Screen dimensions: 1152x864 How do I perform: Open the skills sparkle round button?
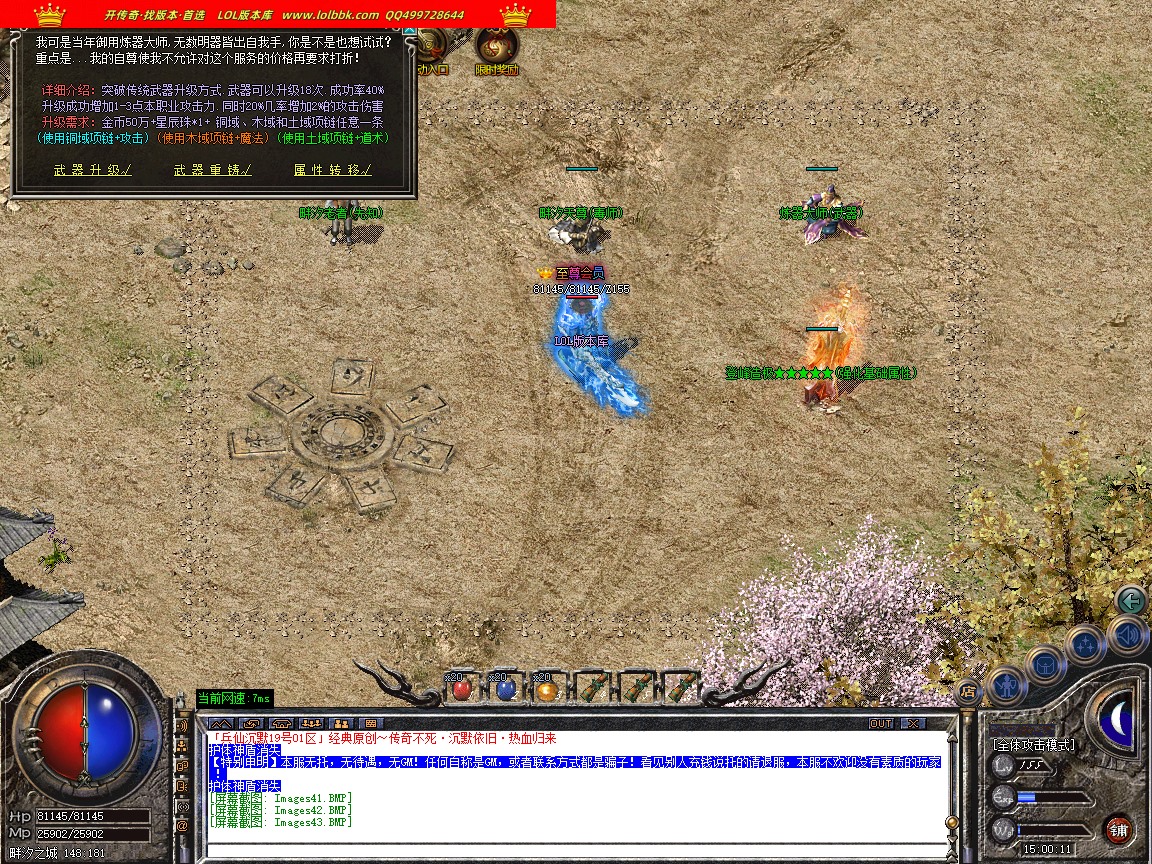(x=1085, y=643)
